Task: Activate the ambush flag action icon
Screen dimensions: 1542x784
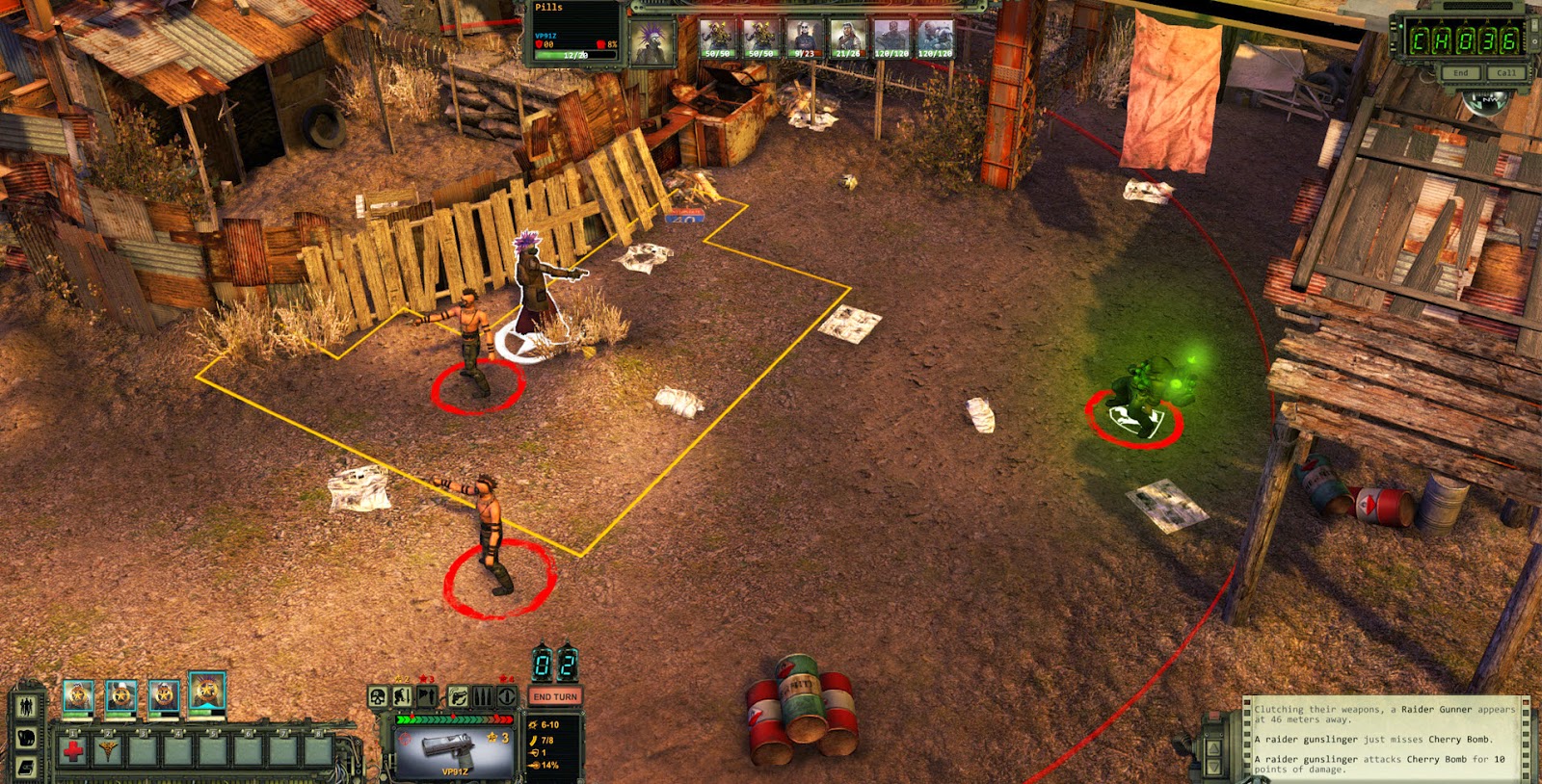Action: click(427, 696)
